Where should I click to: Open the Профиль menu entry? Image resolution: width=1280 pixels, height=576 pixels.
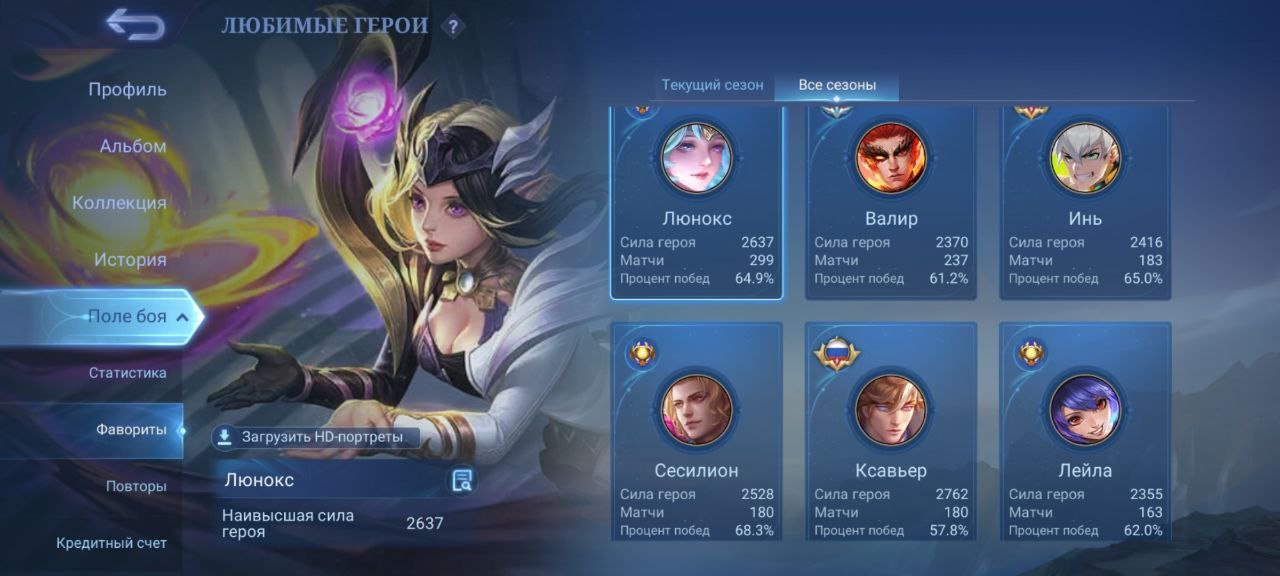tap(127, 89)
